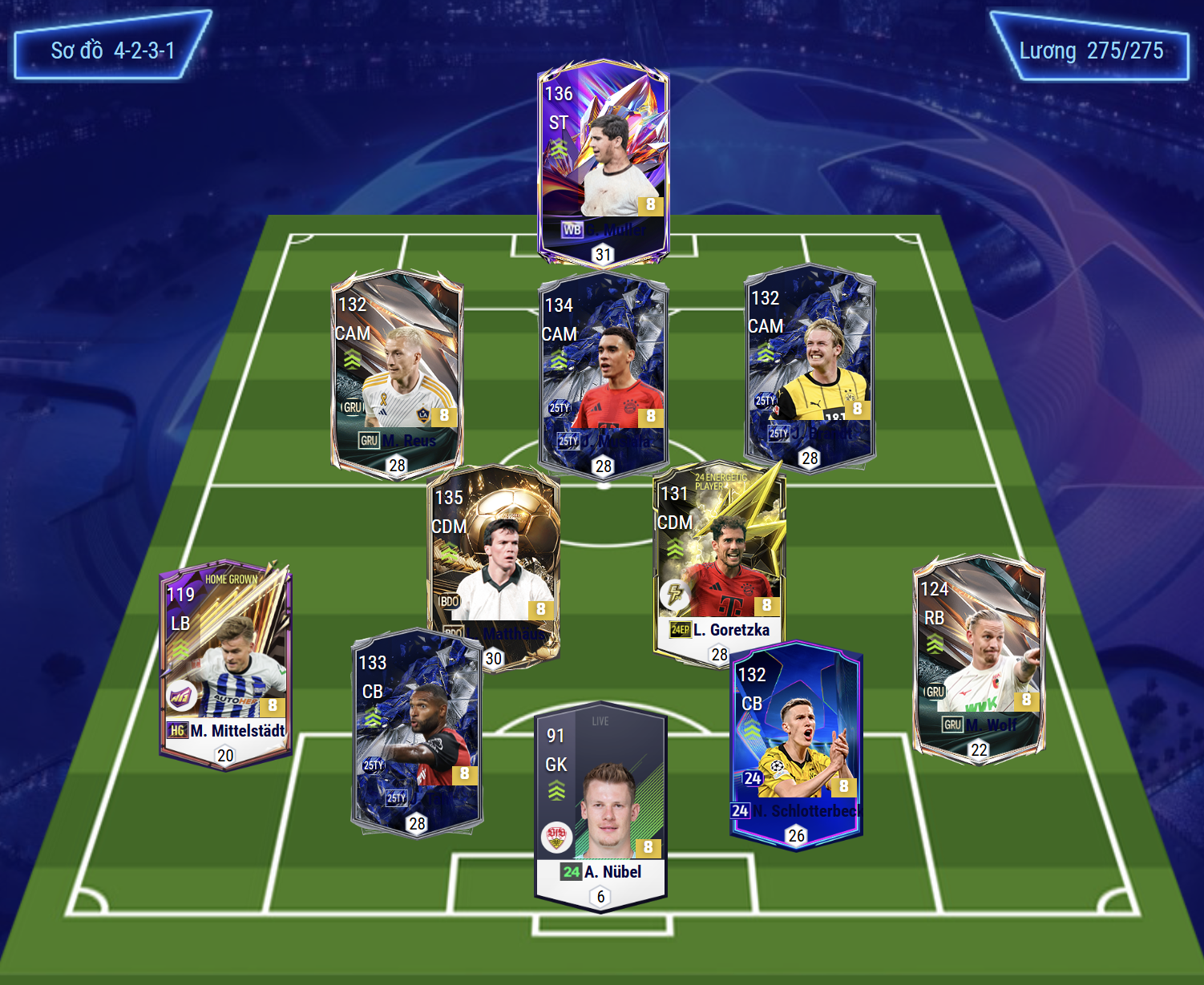This screenshot has height=985, width=1204.
Task: Choose the 124 RB M. Wolf card
Action: point(979,657)
